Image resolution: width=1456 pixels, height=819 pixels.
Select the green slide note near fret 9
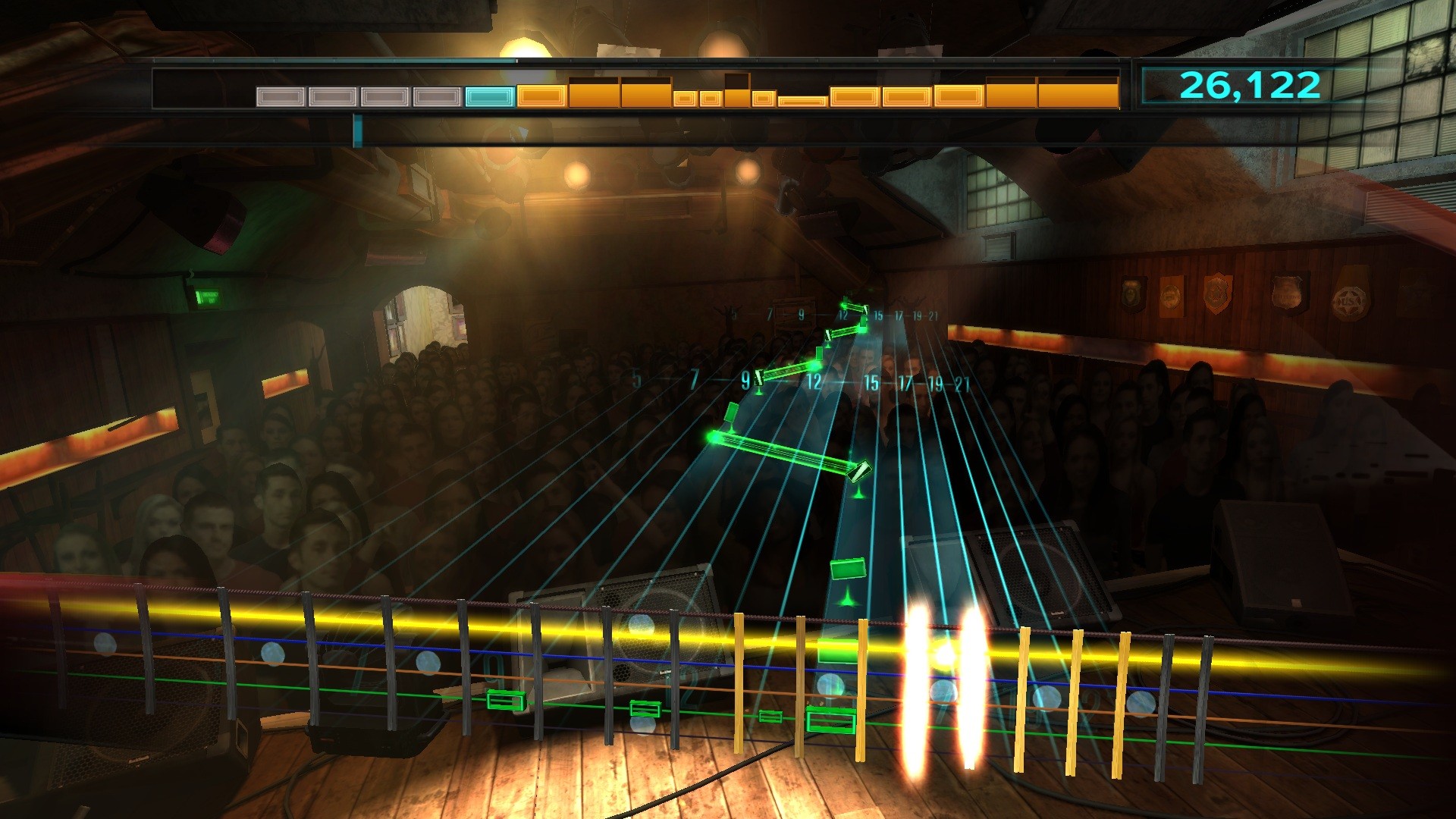click(x=759, y=377)
